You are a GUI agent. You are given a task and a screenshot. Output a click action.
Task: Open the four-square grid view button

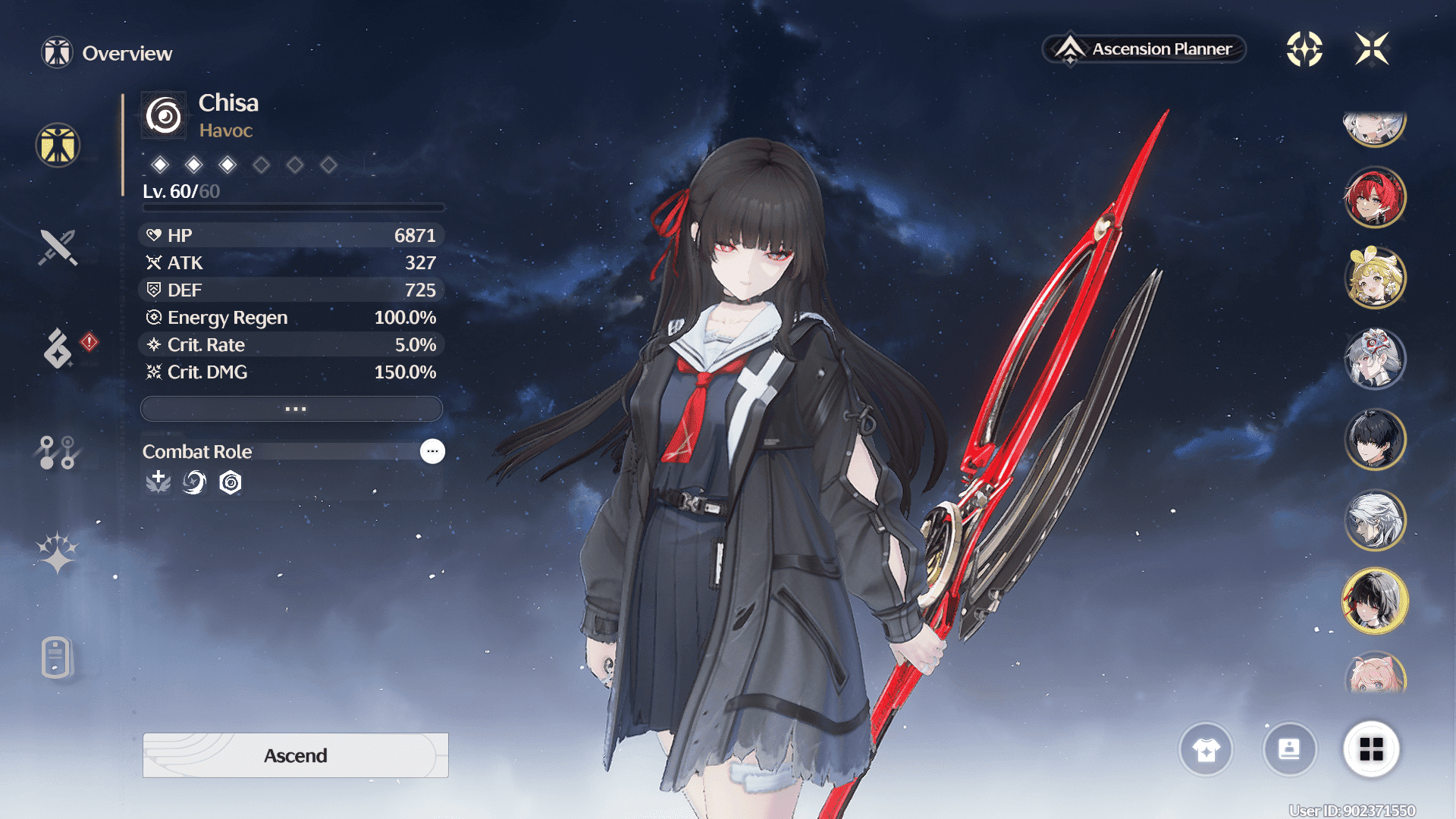tap(1371, 749)
